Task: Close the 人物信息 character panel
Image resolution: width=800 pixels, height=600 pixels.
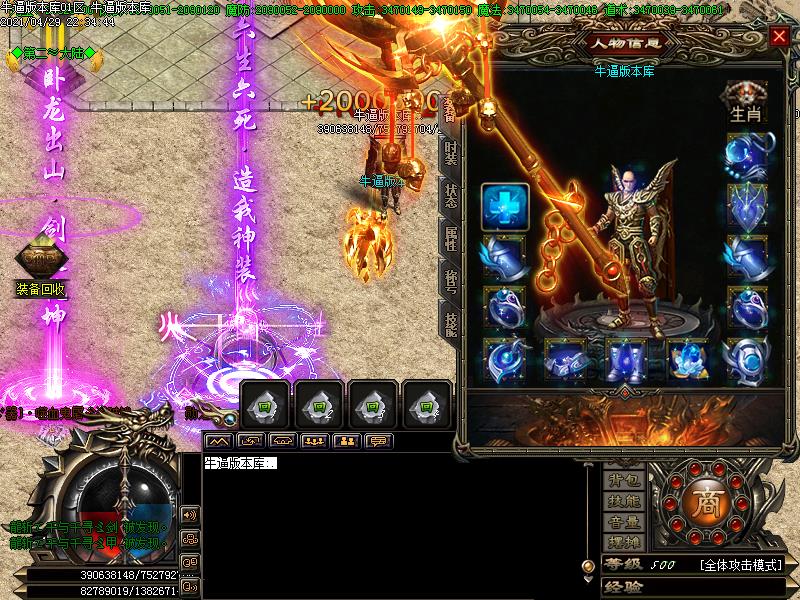Action: click(x=779, y=37)
